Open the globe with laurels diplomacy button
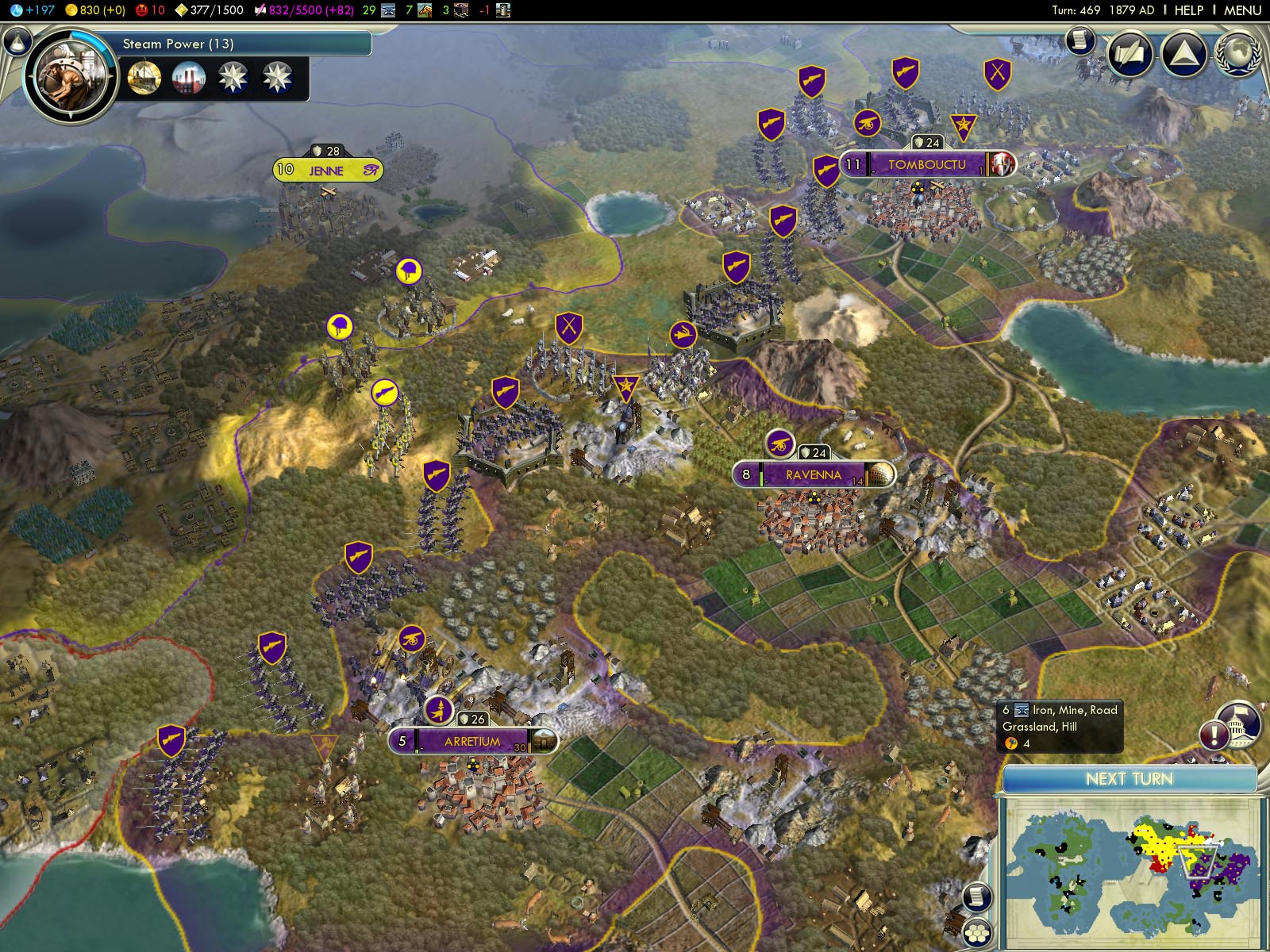1270x952 pixels. pos(1237,52)
